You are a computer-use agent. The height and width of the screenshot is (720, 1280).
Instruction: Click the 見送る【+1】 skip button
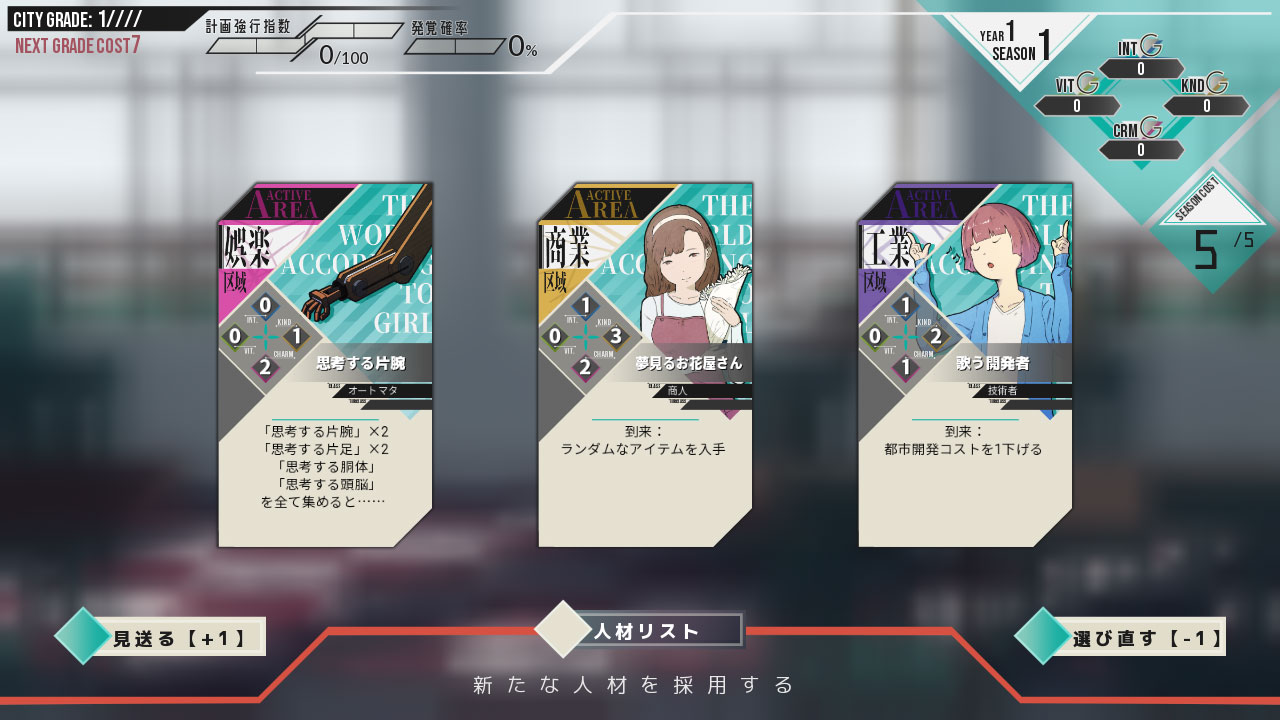166,637
